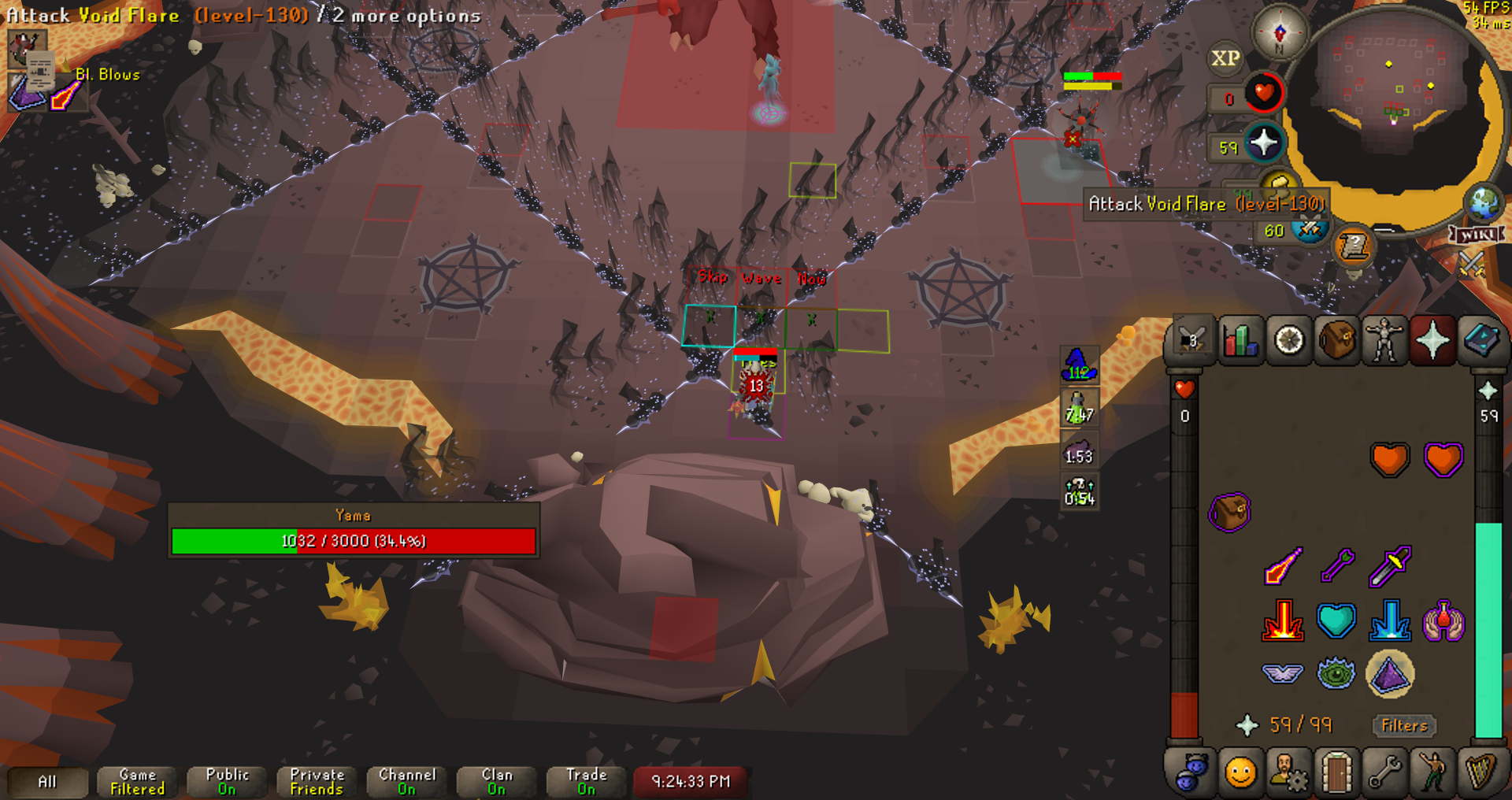1512x800 pixels.
Task: Click the compass to face north
Action: pyautogui.click(x=1280, y=33)
